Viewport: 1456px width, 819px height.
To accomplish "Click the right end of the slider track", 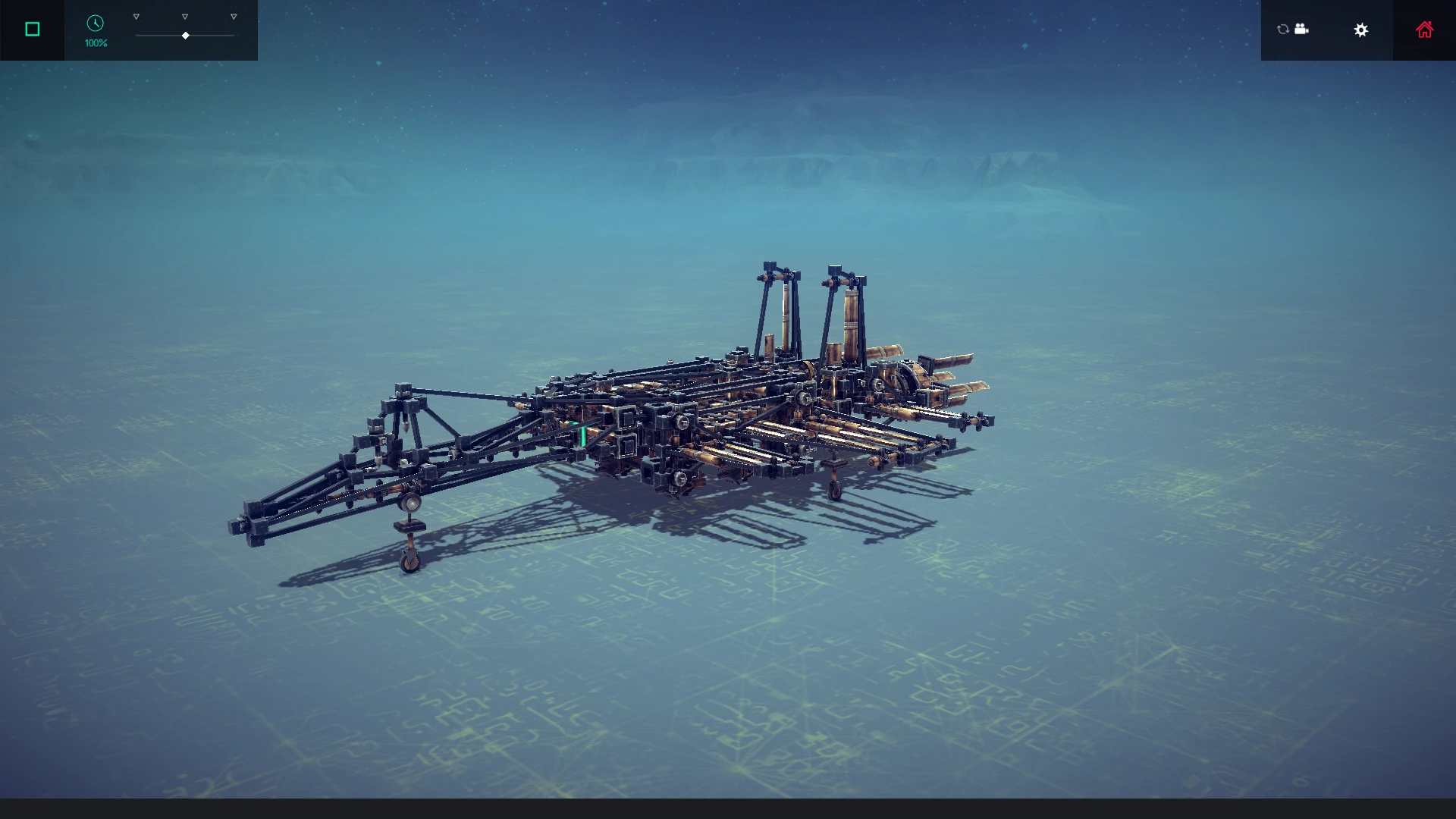I will (x=233, y=35).
